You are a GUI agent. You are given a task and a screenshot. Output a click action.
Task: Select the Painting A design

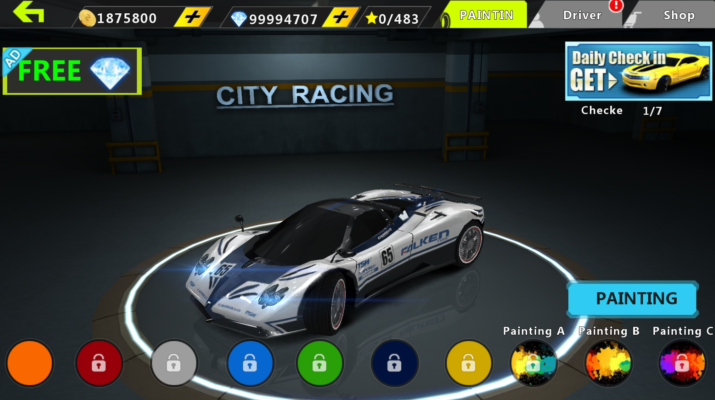(534, 363)
